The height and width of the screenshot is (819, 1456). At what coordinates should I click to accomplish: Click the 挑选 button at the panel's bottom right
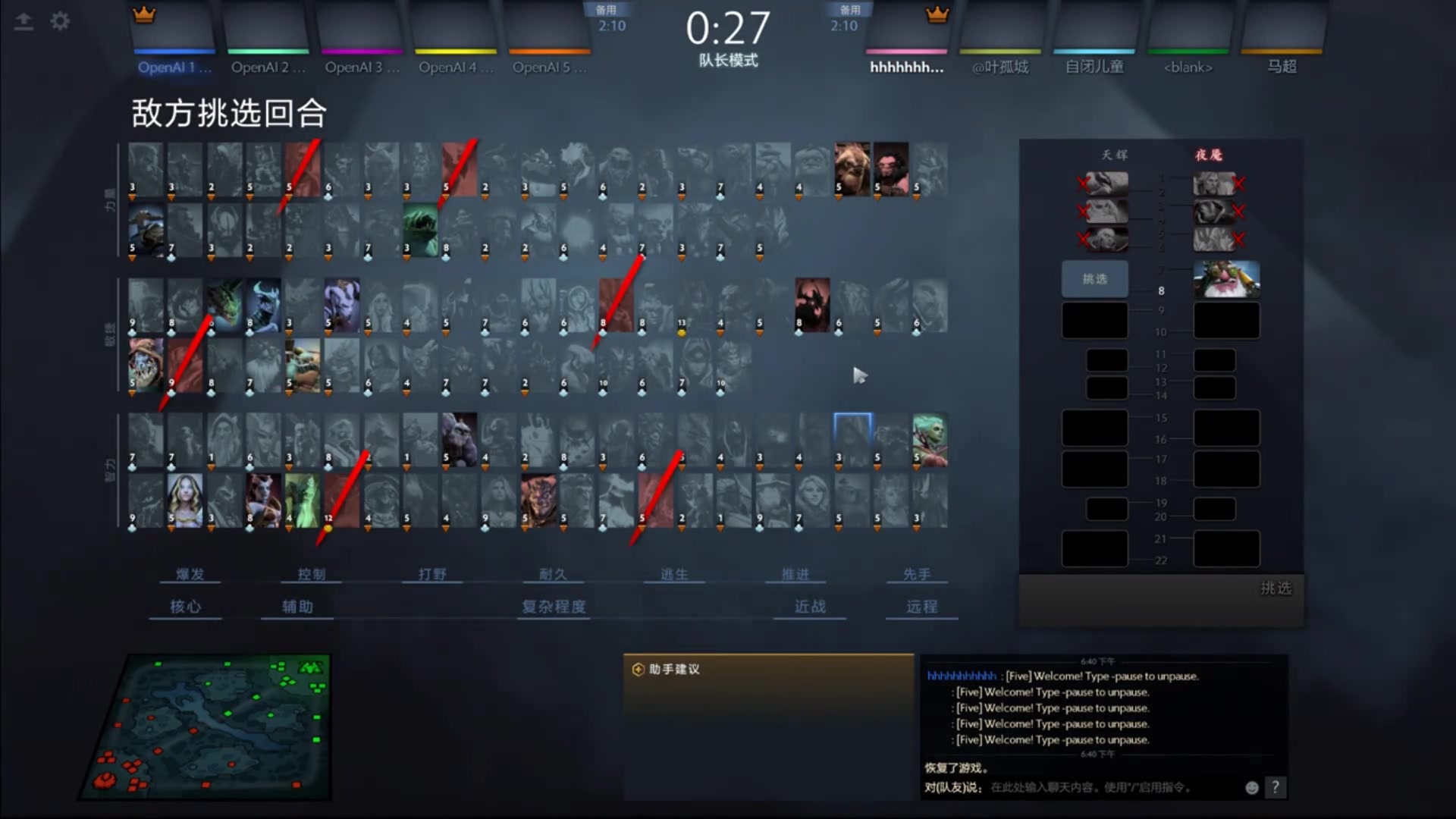click(x=1275, y=588)
